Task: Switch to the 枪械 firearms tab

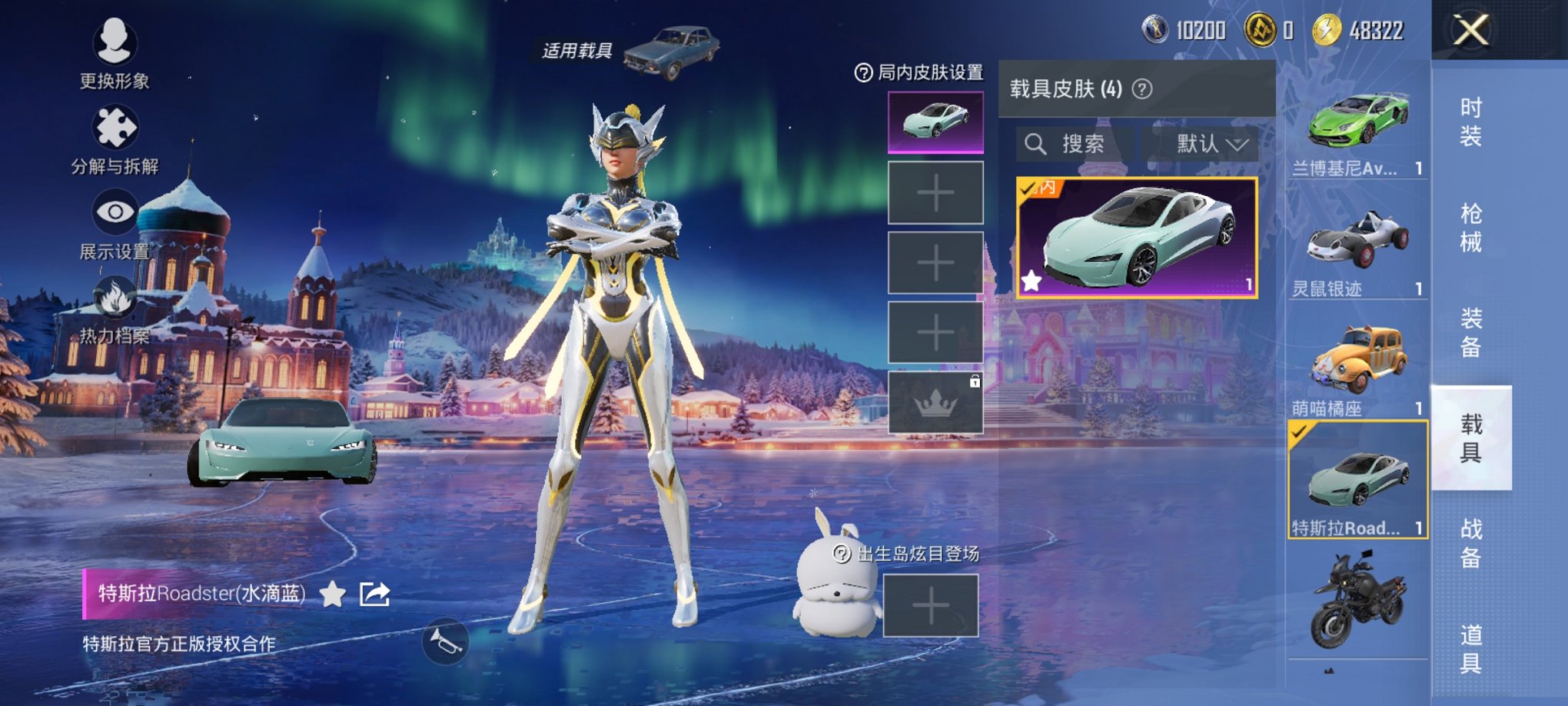Action: pos(1470,228)
